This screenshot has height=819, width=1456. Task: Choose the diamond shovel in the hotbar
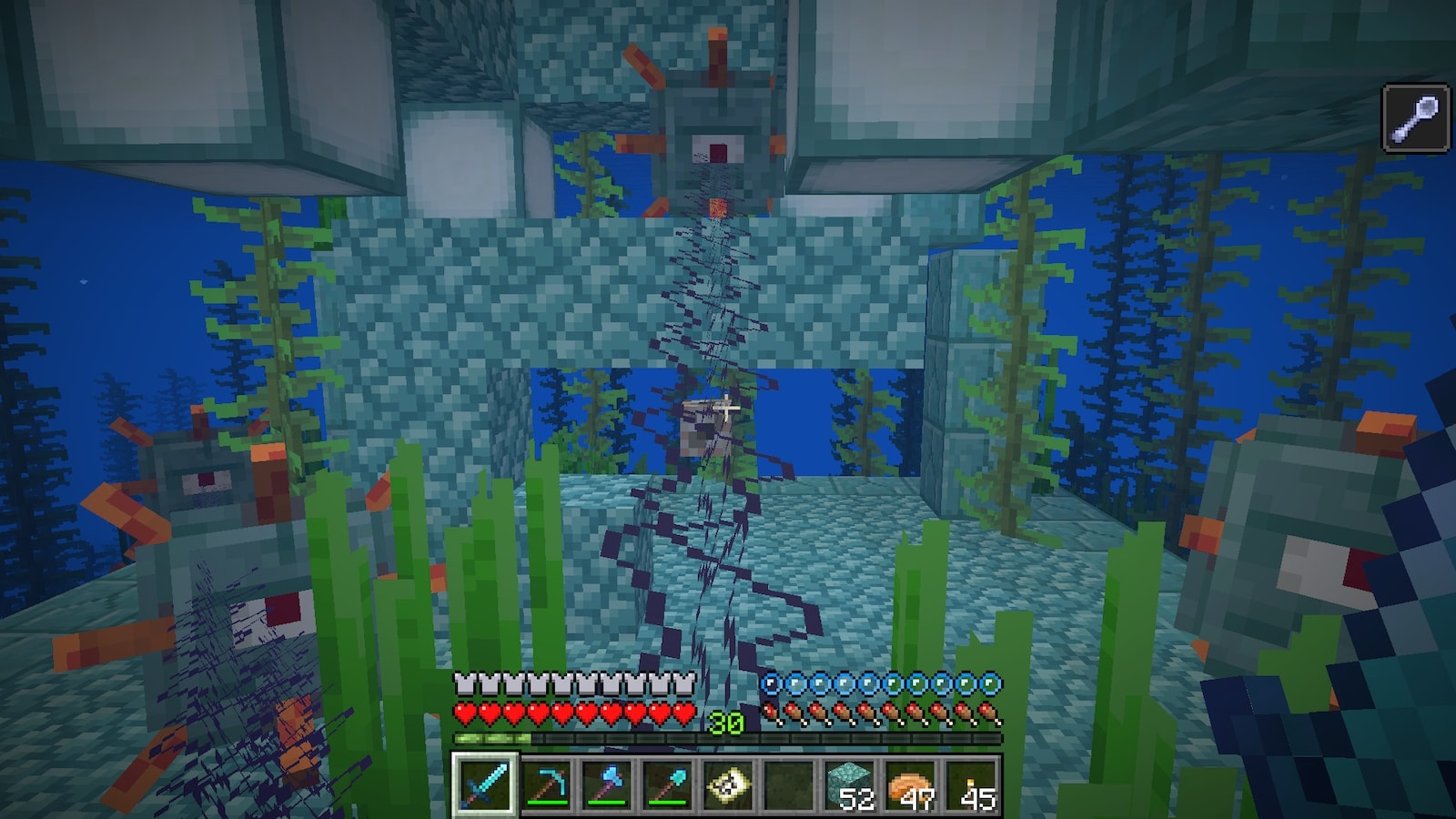coord(668,784)
